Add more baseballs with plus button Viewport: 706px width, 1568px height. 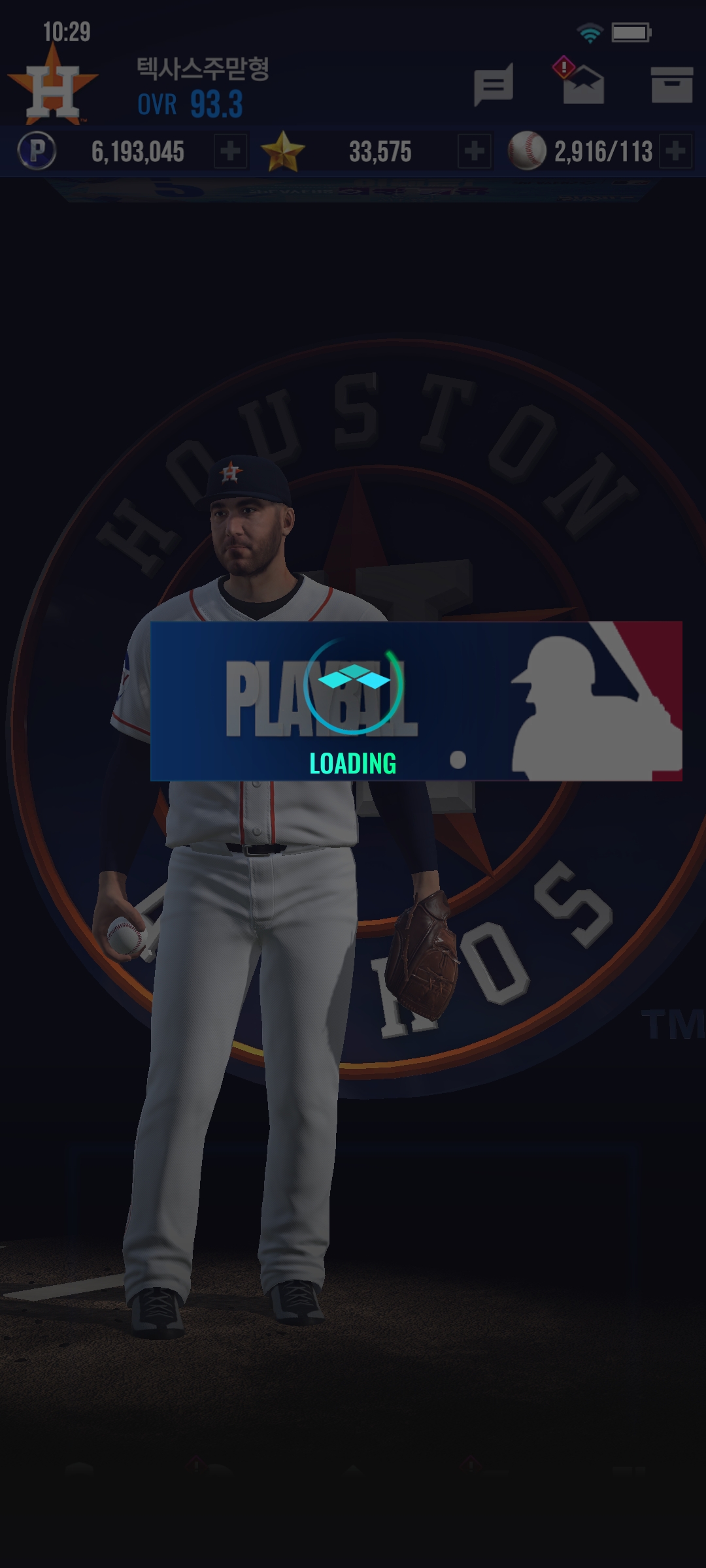click(x=676, y=152)
